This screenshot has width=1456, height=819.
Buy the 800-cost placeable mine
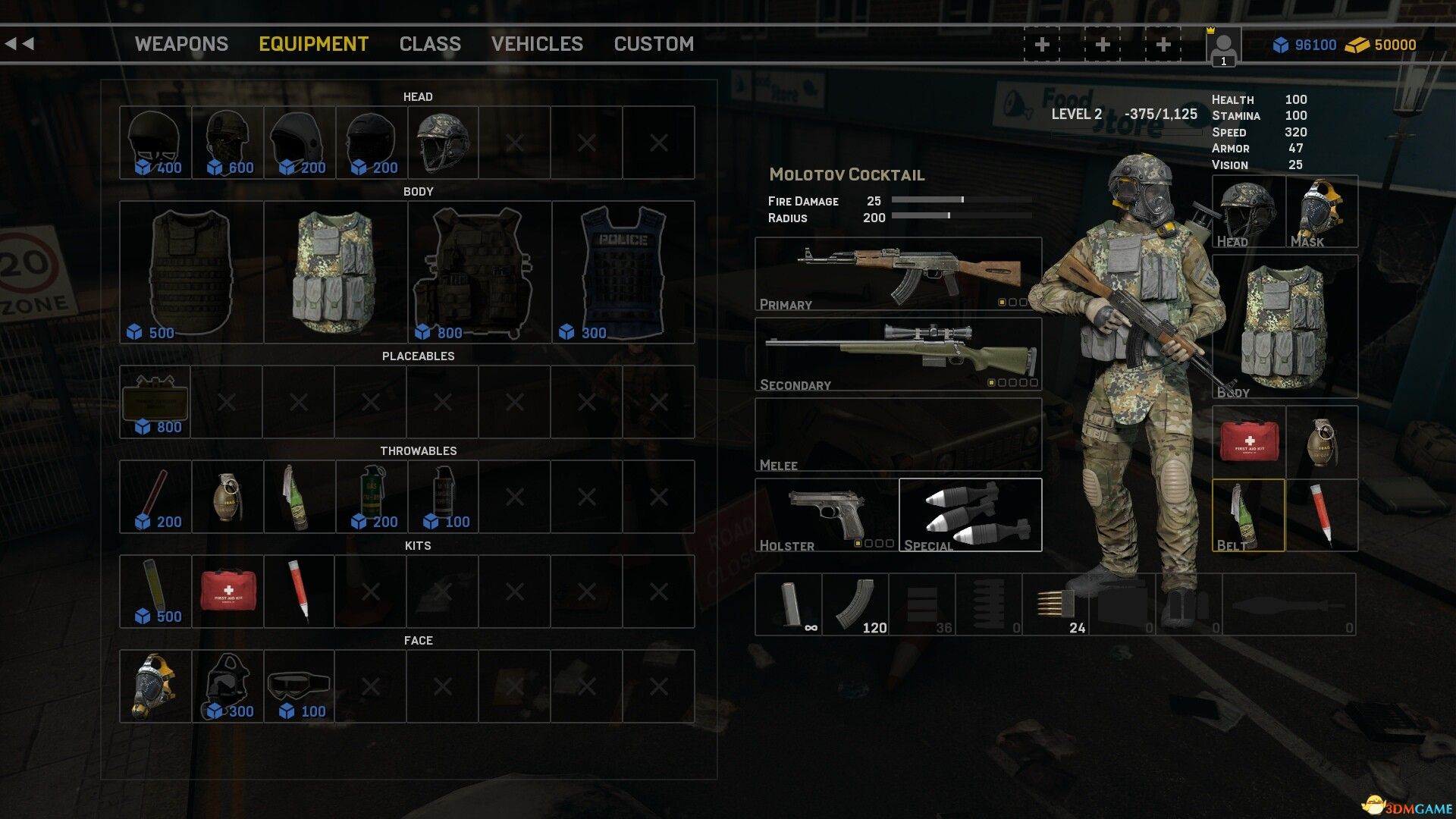tap(155, 402)
